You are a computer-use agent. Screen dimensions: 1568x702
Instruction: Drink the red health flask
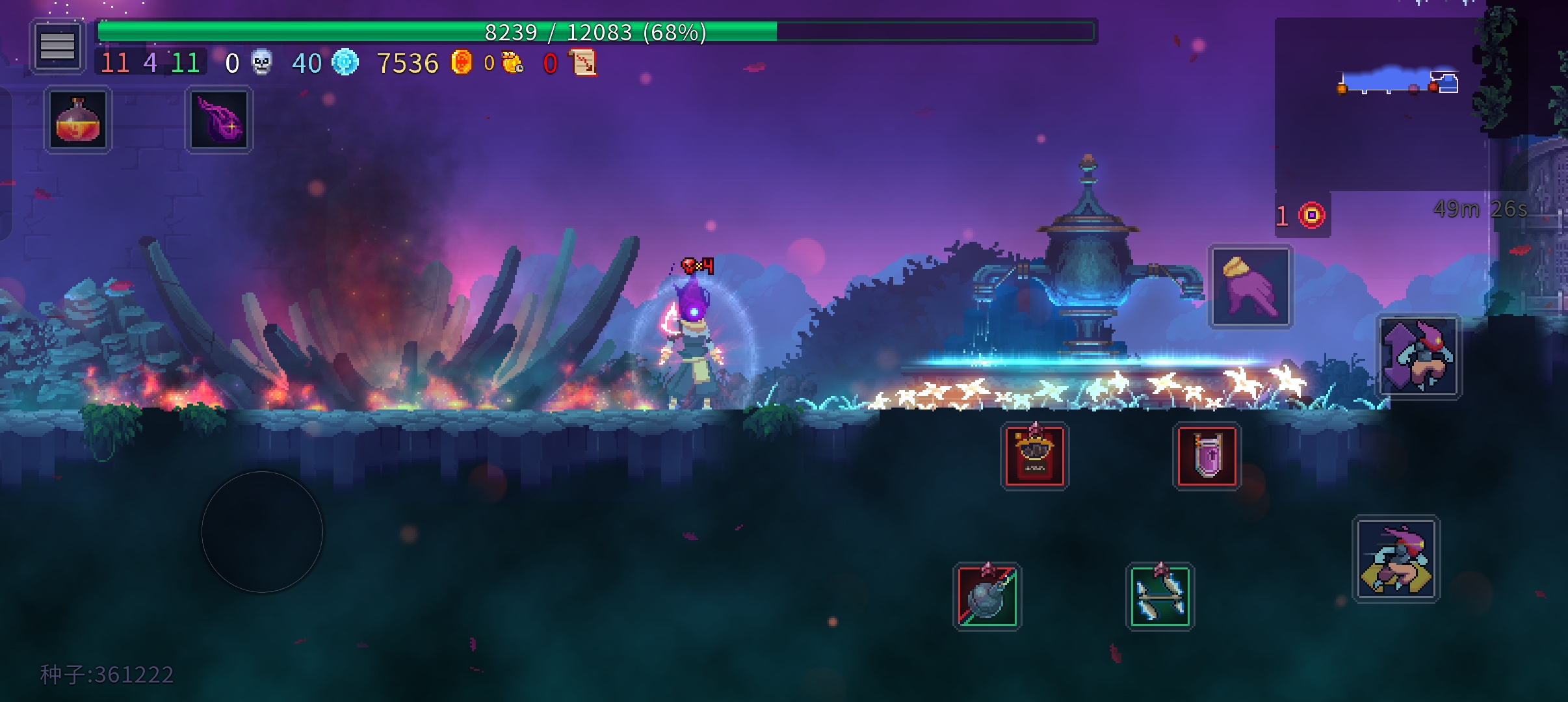click(x=78, y=120)
